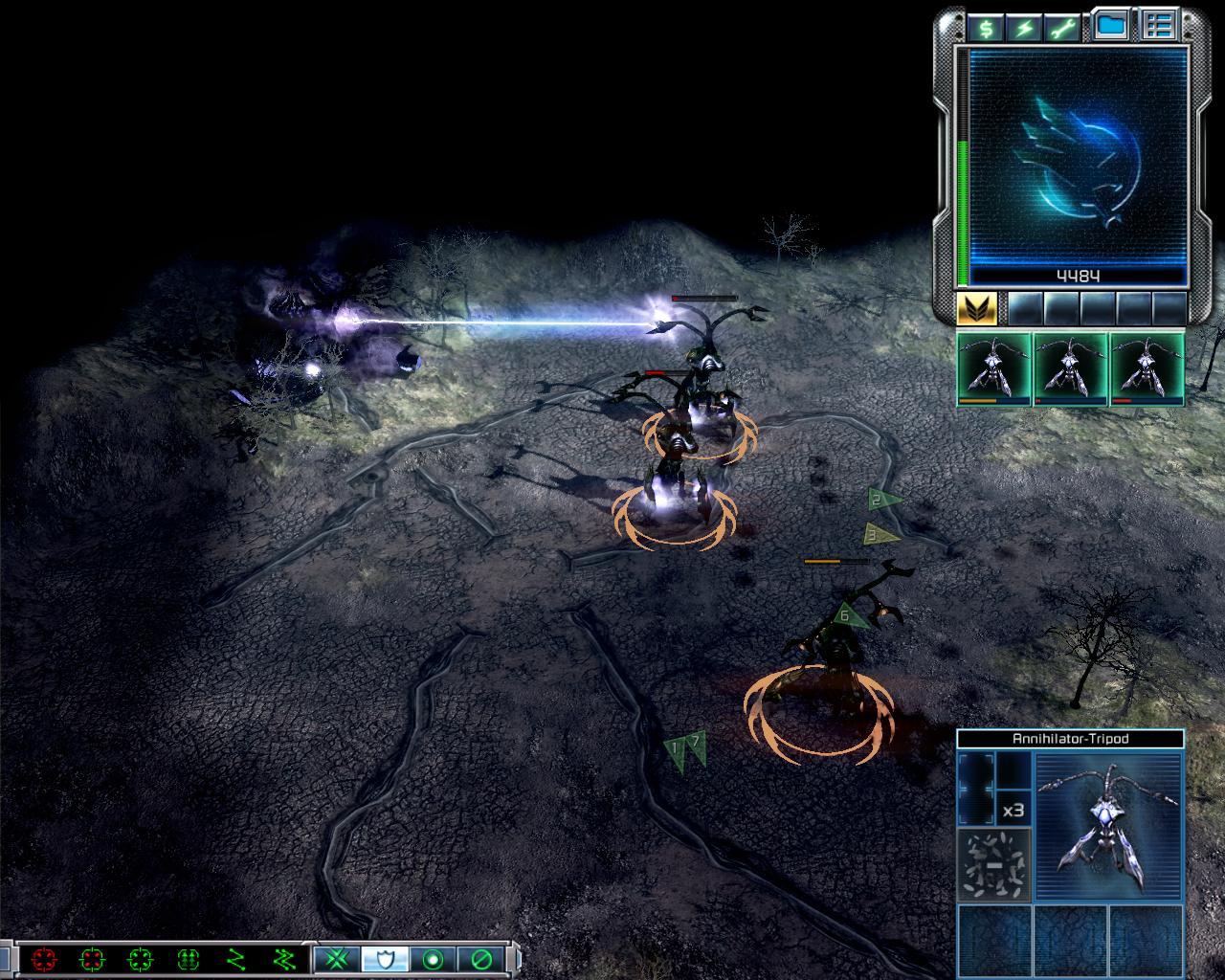This screenshot has width=1225, height=980.
Task: Activate the repair wrench button
Action: [1063, 28]
